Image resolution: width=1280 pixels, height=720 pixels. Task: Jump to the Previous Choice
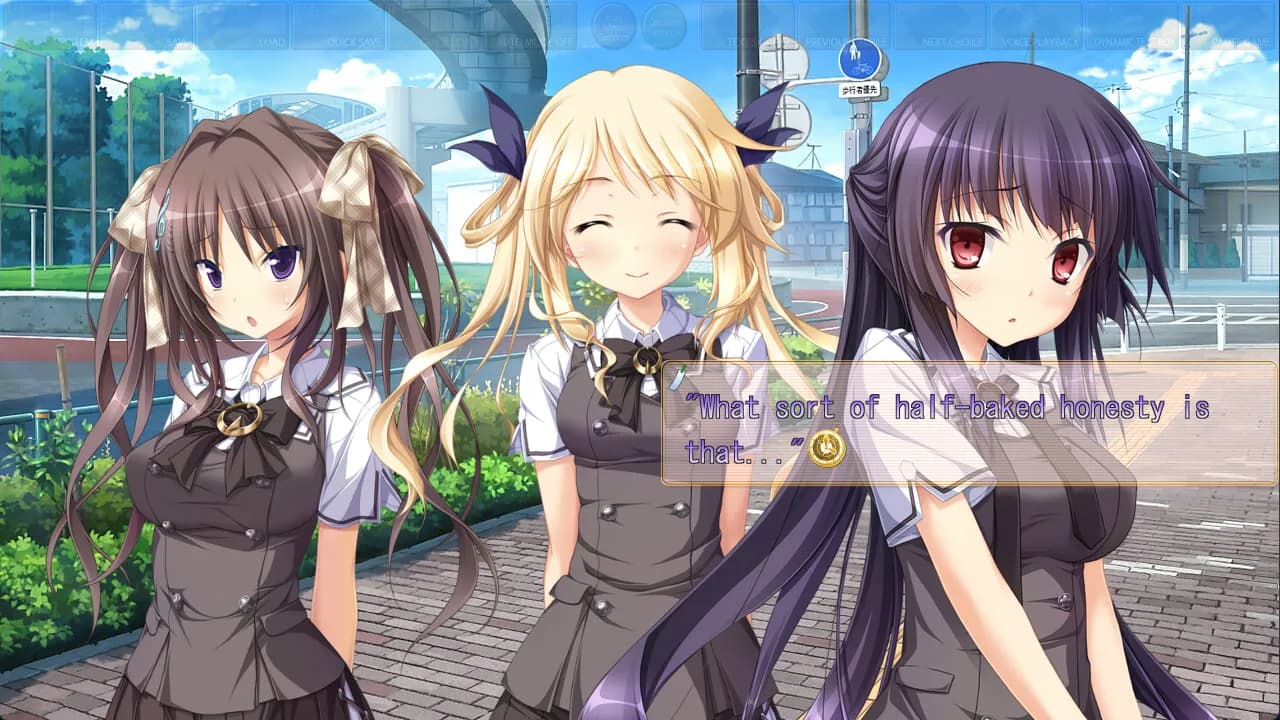(x=843, y=27)
